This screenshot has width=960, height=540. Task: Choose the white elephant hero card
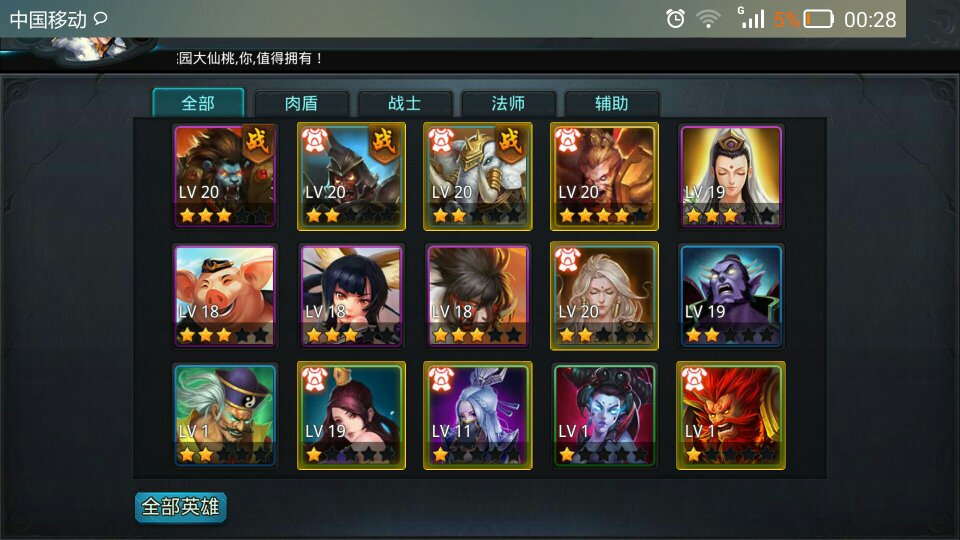coord(478,176)
